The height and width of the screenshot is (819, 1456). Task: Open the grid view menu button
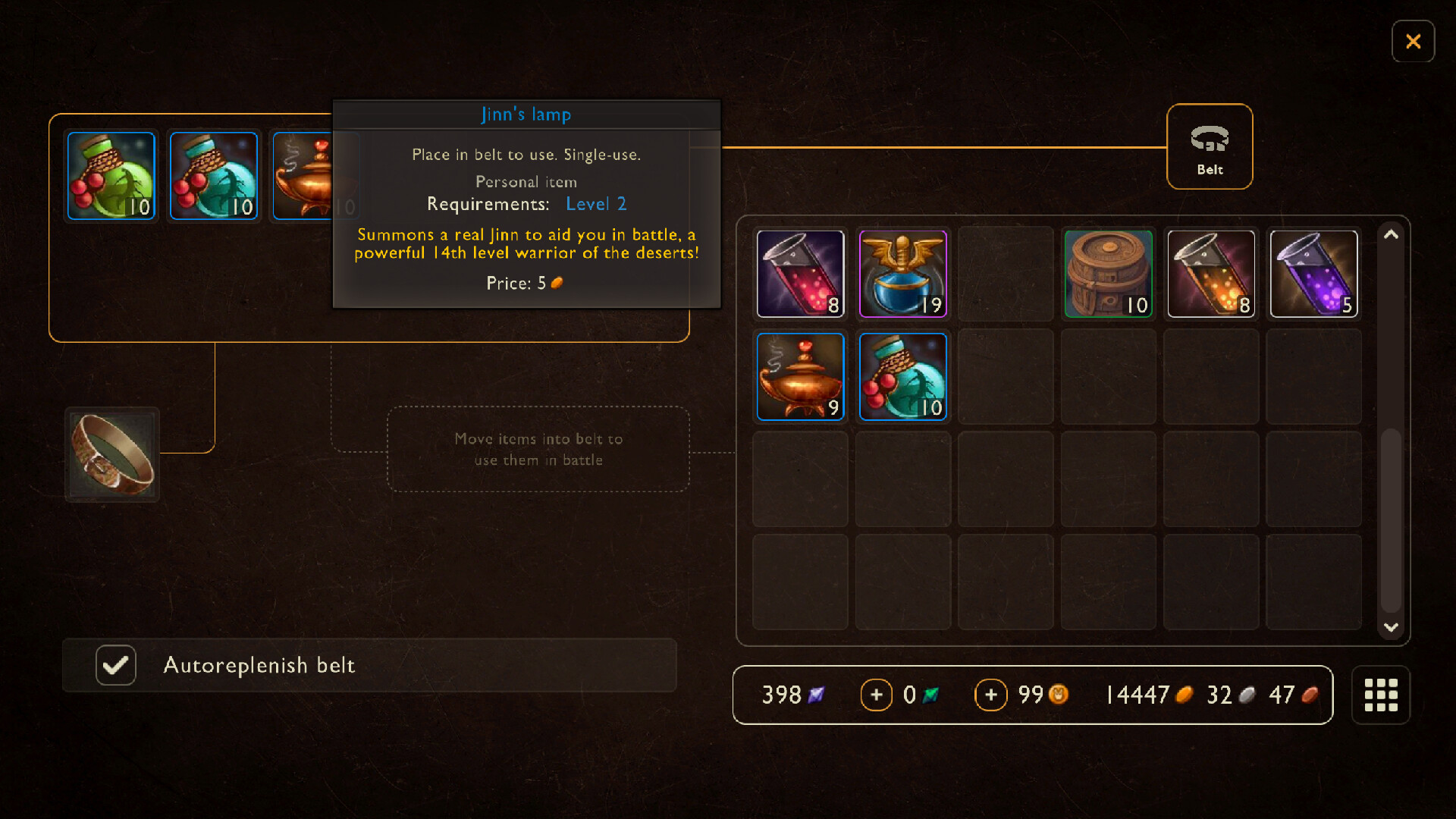pyautogui.click(x=1381, y=695)
